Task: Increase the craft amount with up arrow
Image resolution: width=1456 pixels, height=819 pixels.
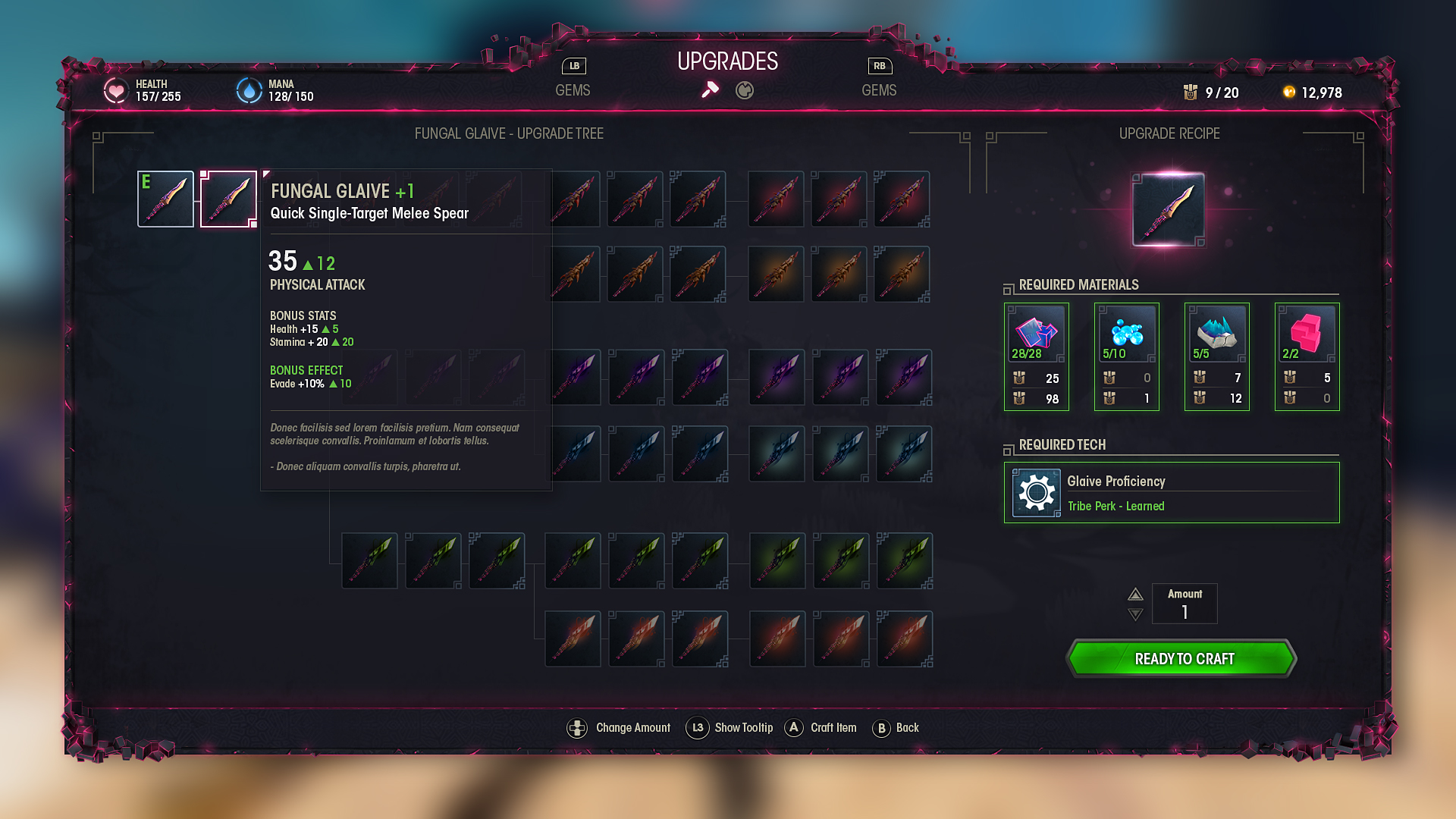Action: 1135,595
